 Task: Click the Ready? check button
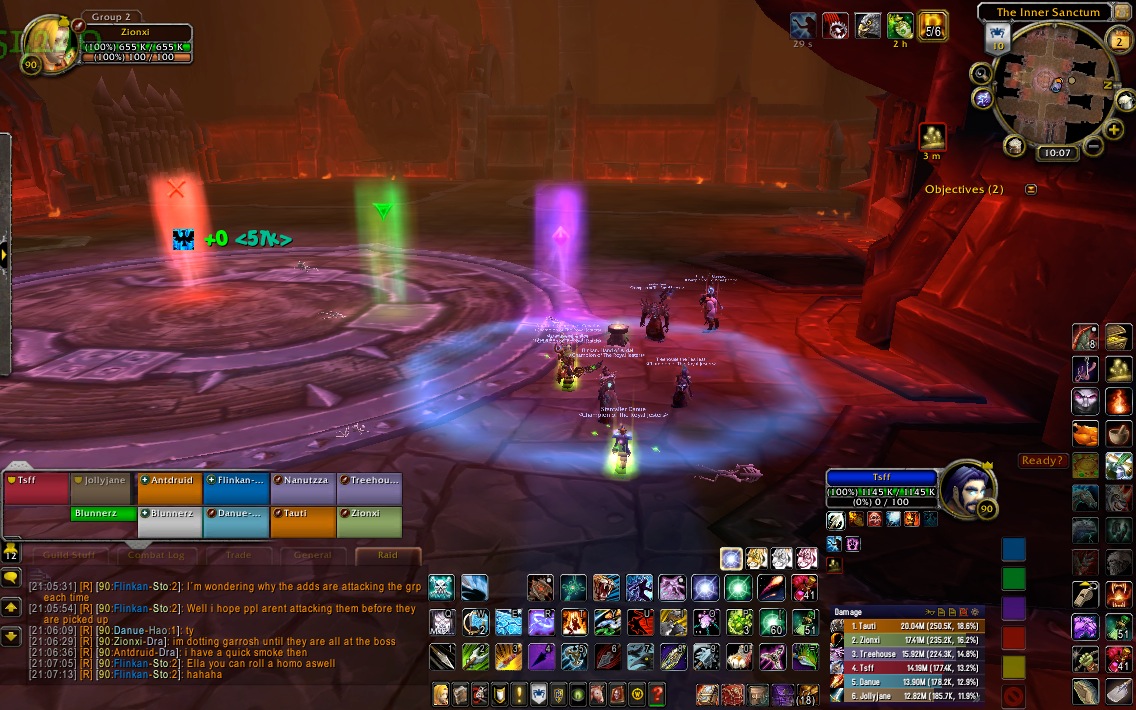[x=1043, y=461]
